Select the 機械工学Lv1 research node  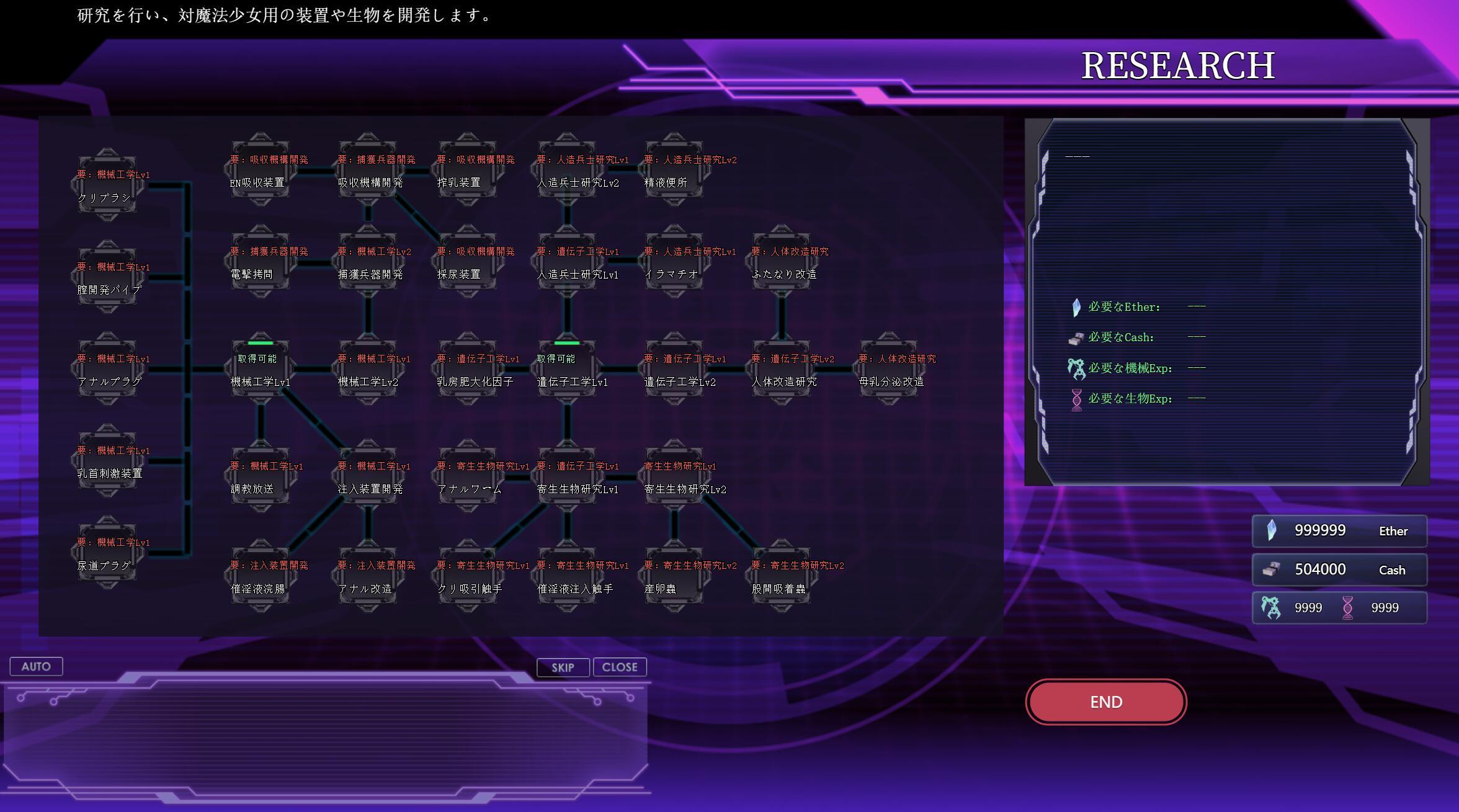tap(261, 369)
